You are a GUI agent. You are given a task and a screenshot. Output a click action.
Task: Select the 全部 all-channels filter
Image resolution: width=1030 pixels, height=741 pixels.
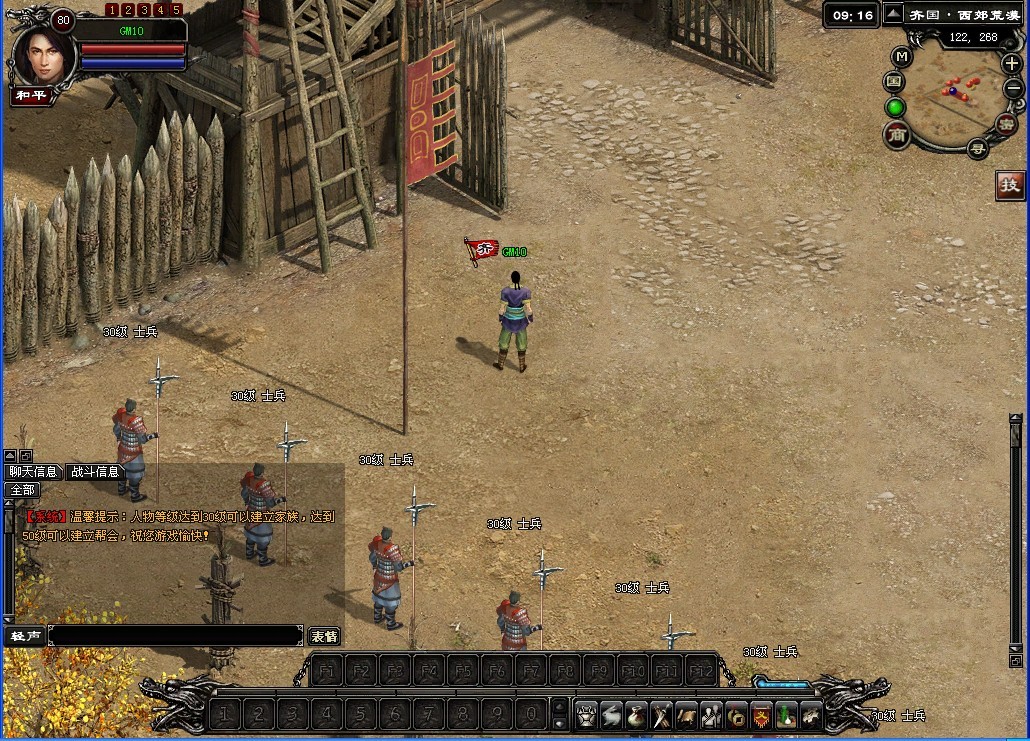22,490
